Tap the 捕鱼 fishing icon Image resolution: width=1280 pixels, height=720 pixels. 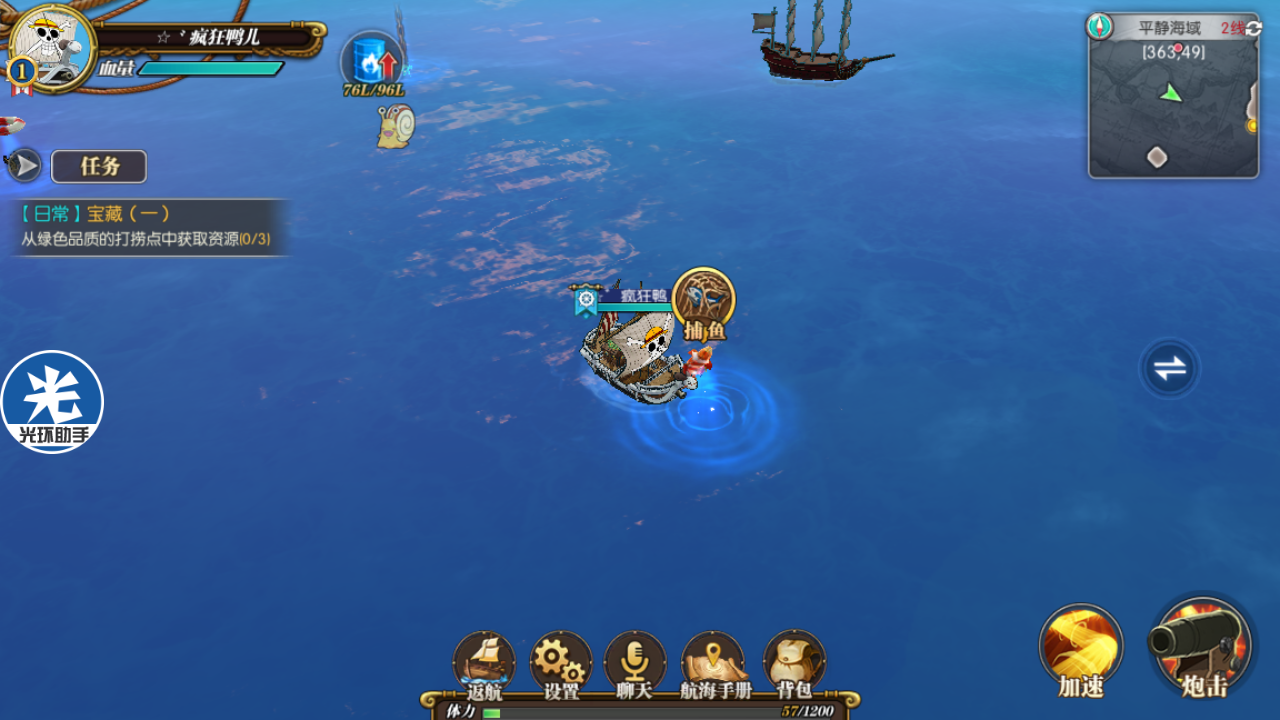(x=704, y=302)
